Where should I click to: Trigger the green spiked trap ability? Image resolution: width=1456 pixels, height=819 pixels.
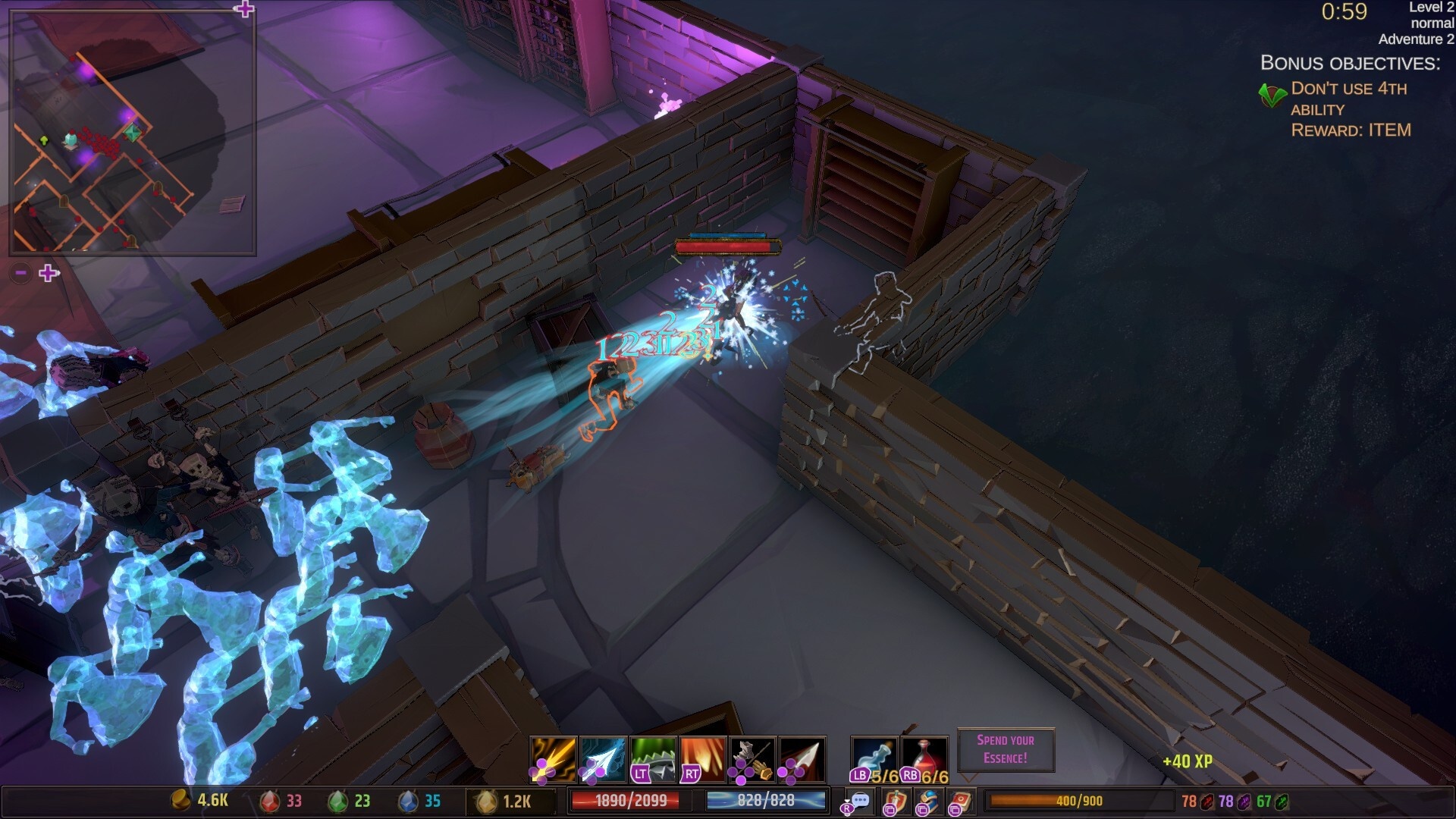click(x=653, y=759)
